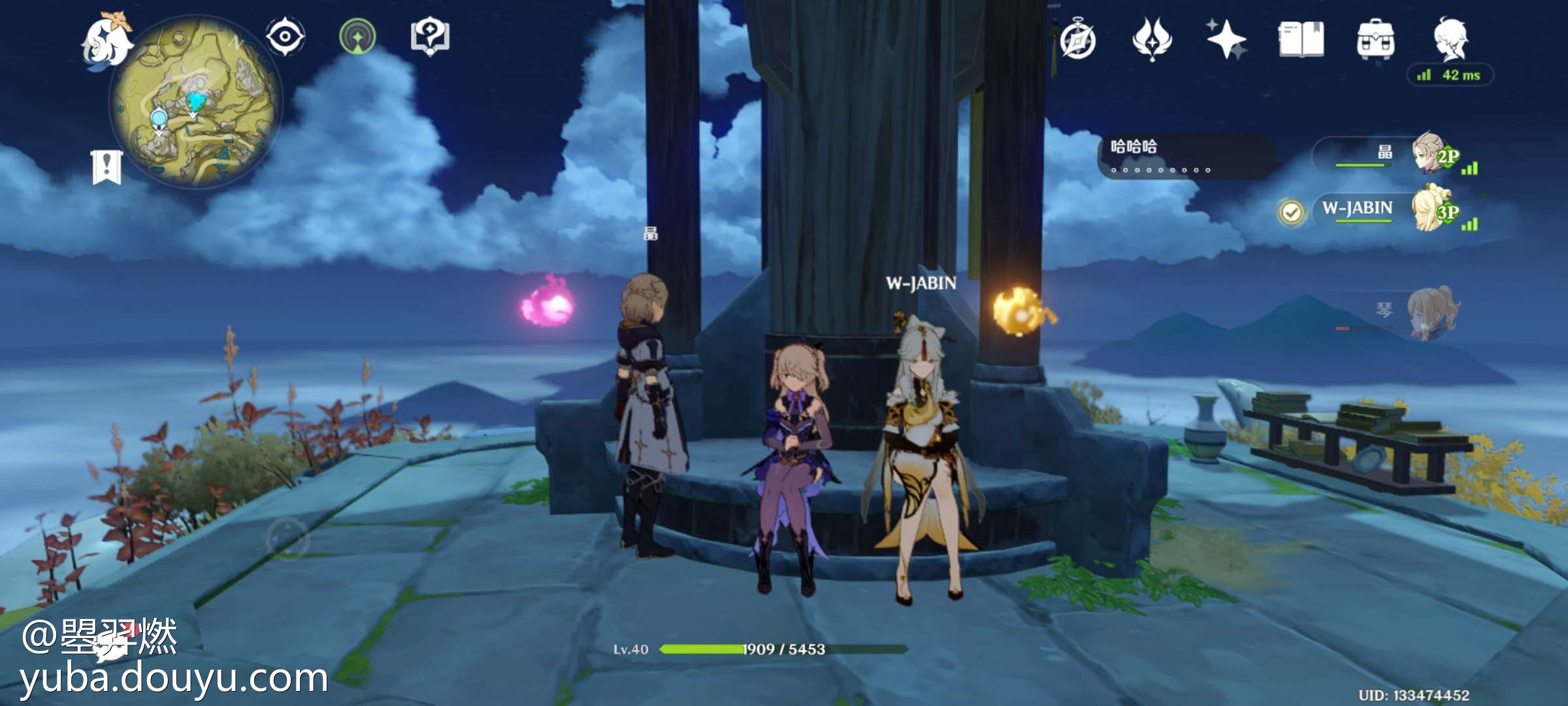This screenshot has height=706, width=1568.
Task: Open the adventurer handbook book icon
Action: pyautogui.click(x=1301, y=39)
